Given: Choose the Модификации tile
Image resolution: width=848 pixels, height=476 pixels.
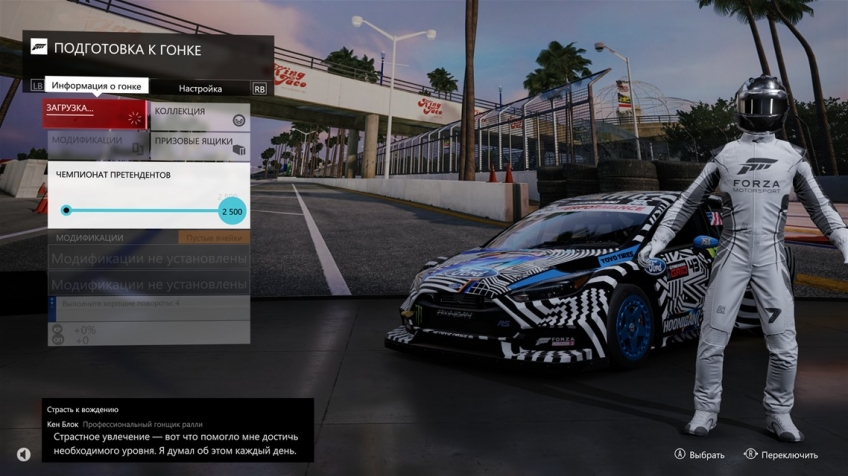Looking at the screenshot, I should (x=95, y=143).
